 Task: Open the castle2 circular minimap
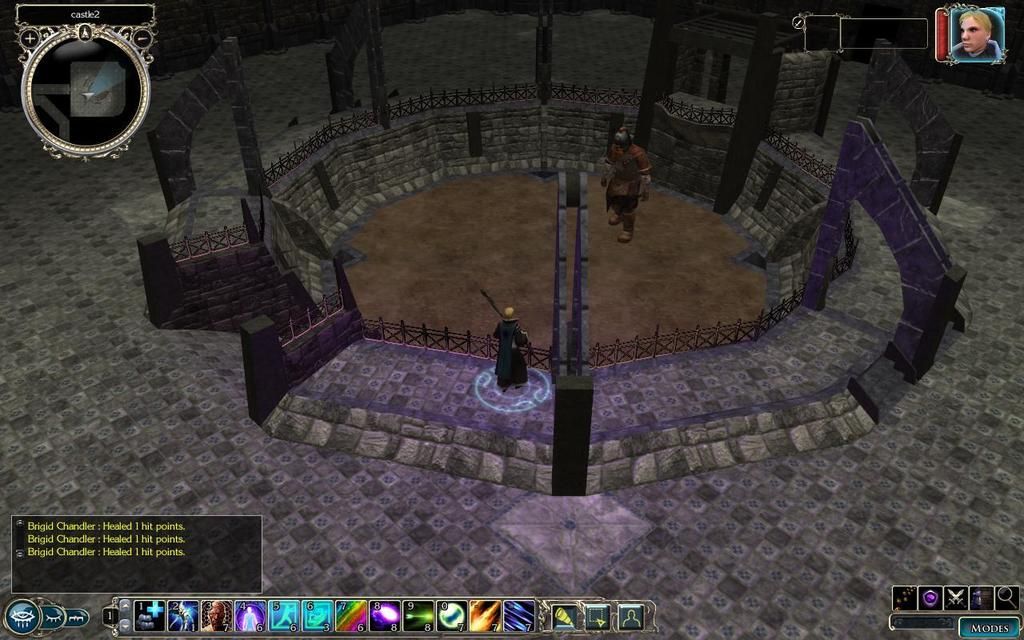[x=86, y=91]
